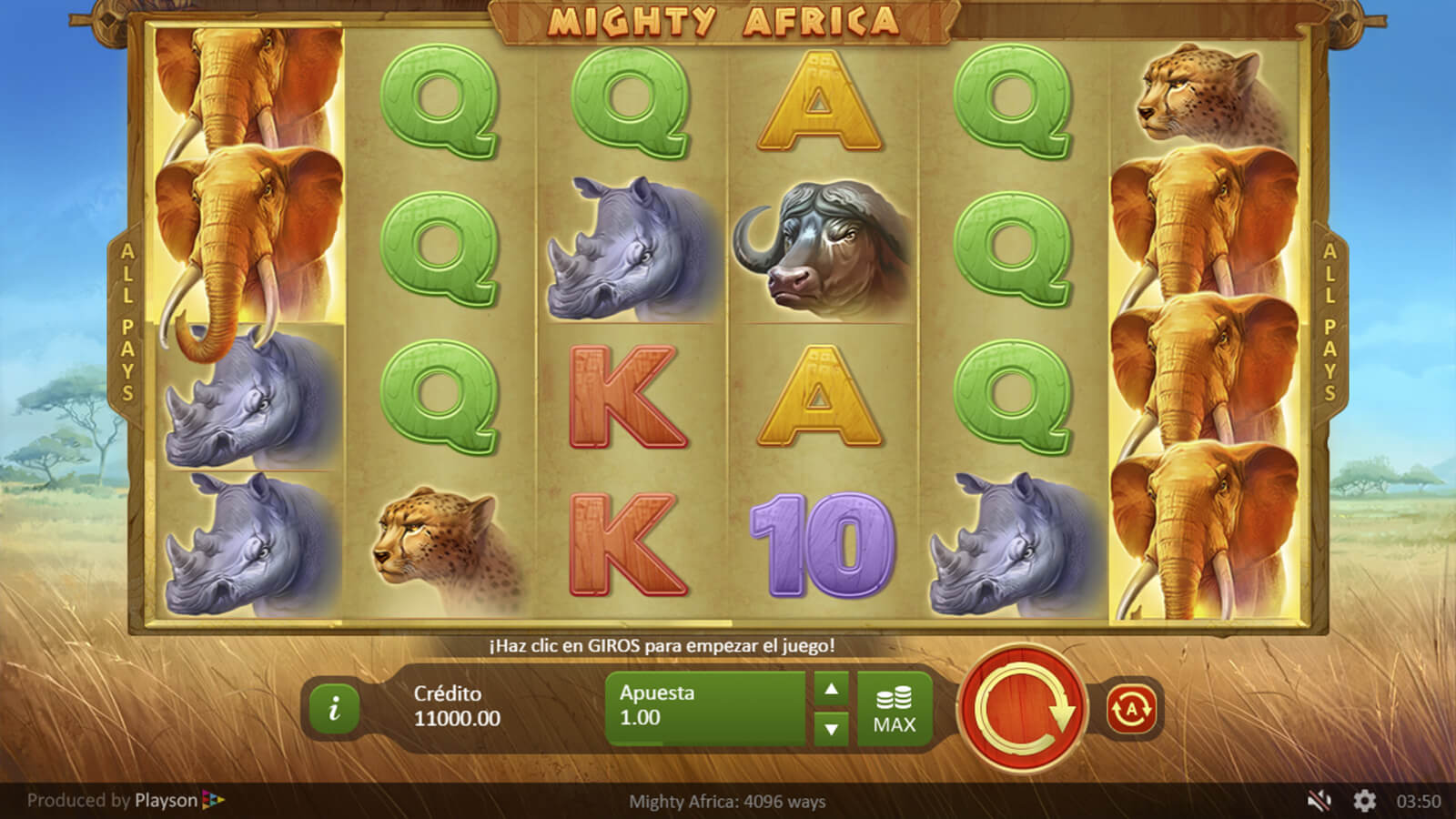Viewport: 1456px width, 819px height.
Task: Open the Apuesta bet panel
Action: [x=704, y=708]
